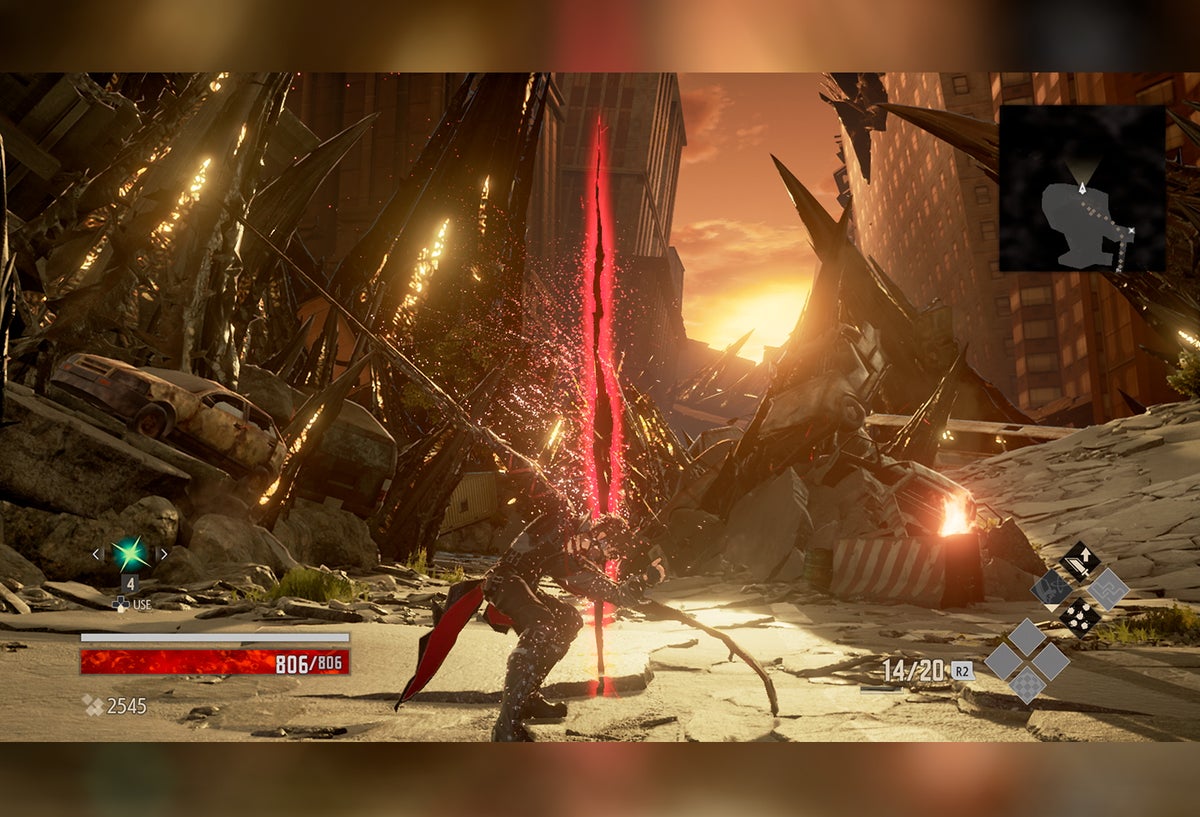Cycle to the next quick item arrow
Viewport: 1200px width, 817px height.
pos(163,553)
